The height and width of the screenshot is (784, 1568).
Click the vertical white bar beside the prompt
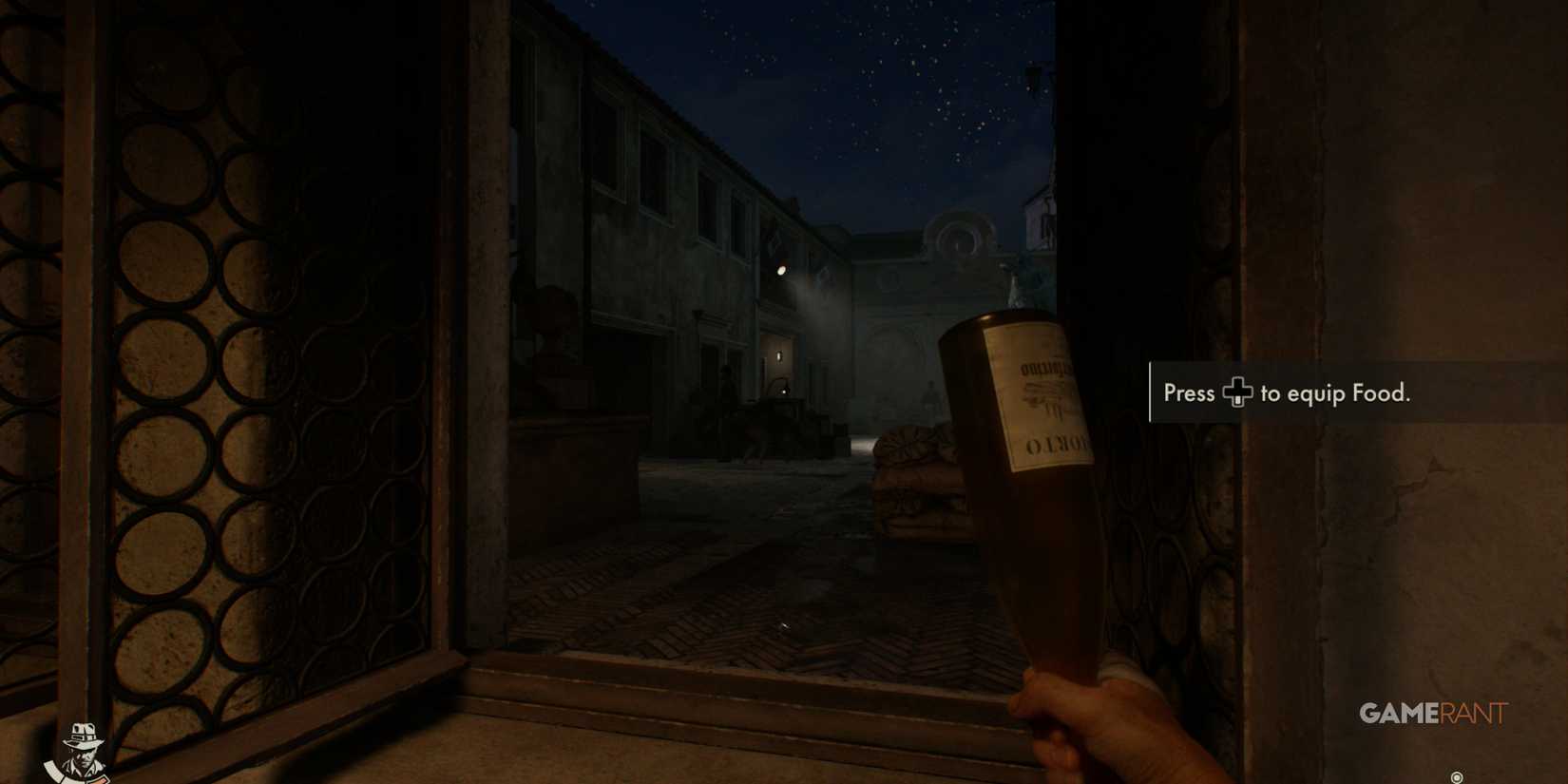coord(1152,392)
